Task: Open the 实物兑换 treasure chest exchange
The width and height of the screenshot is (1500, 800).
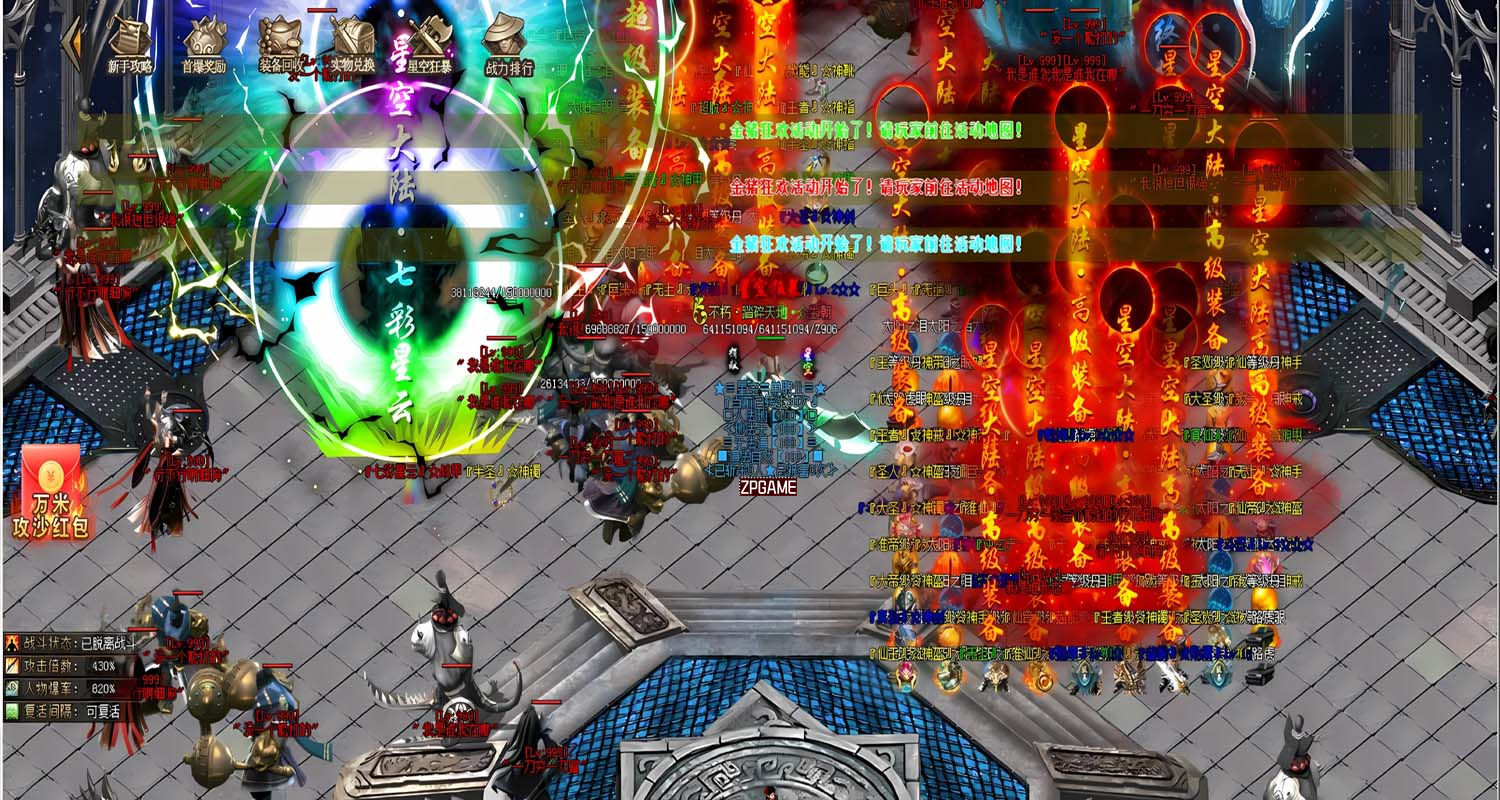Action: pos(353,44)
